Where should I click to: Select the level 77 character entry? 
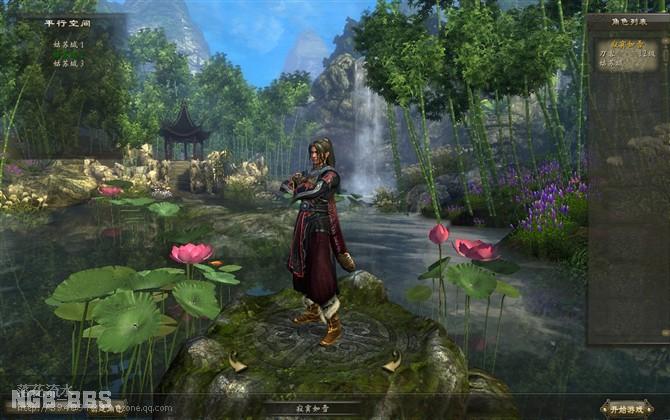click(627, 54)
